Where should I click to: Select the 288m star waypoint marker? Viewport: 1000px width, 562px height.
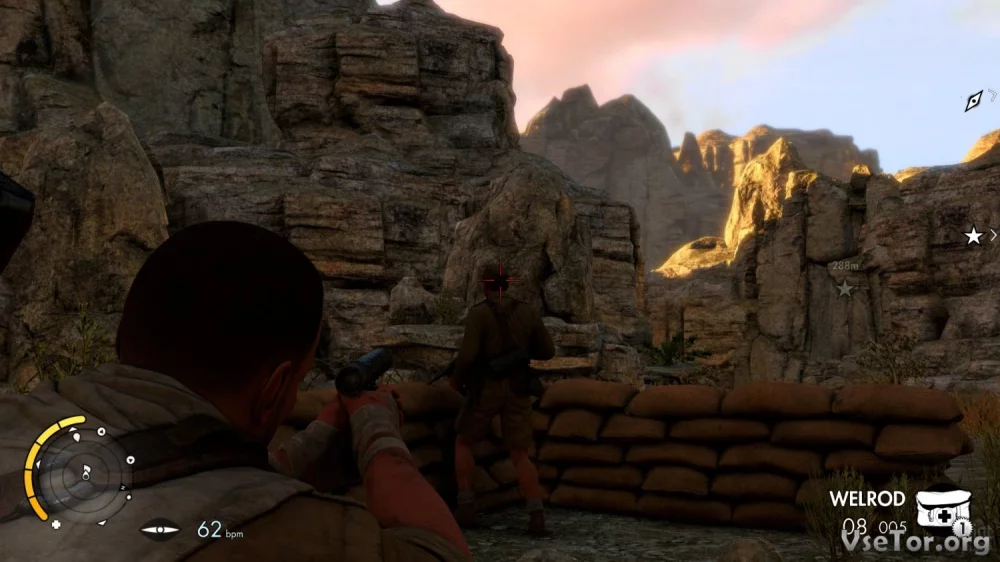(845, 288)
